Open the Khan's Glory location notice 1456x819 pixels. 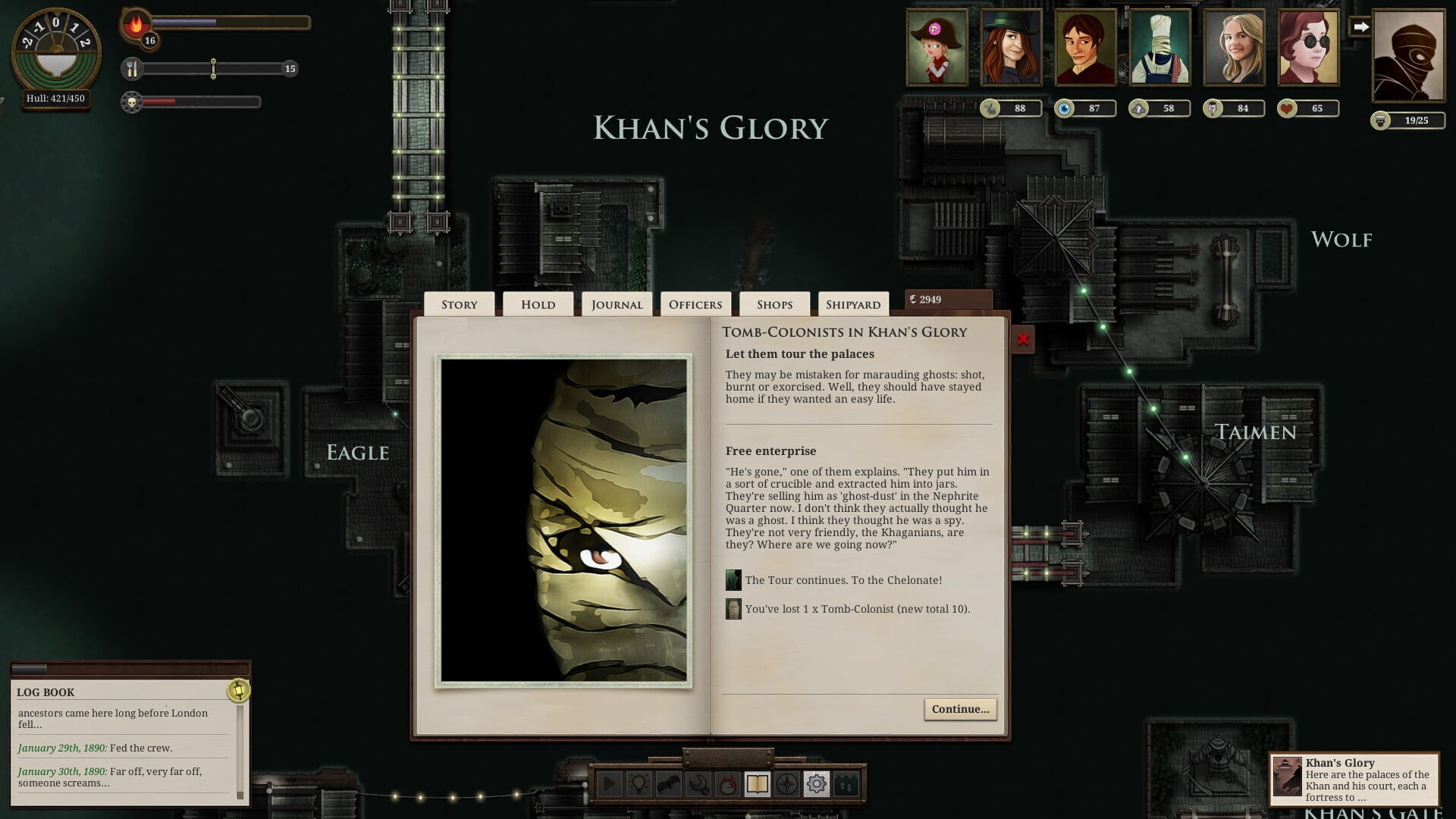[1354, 779]
